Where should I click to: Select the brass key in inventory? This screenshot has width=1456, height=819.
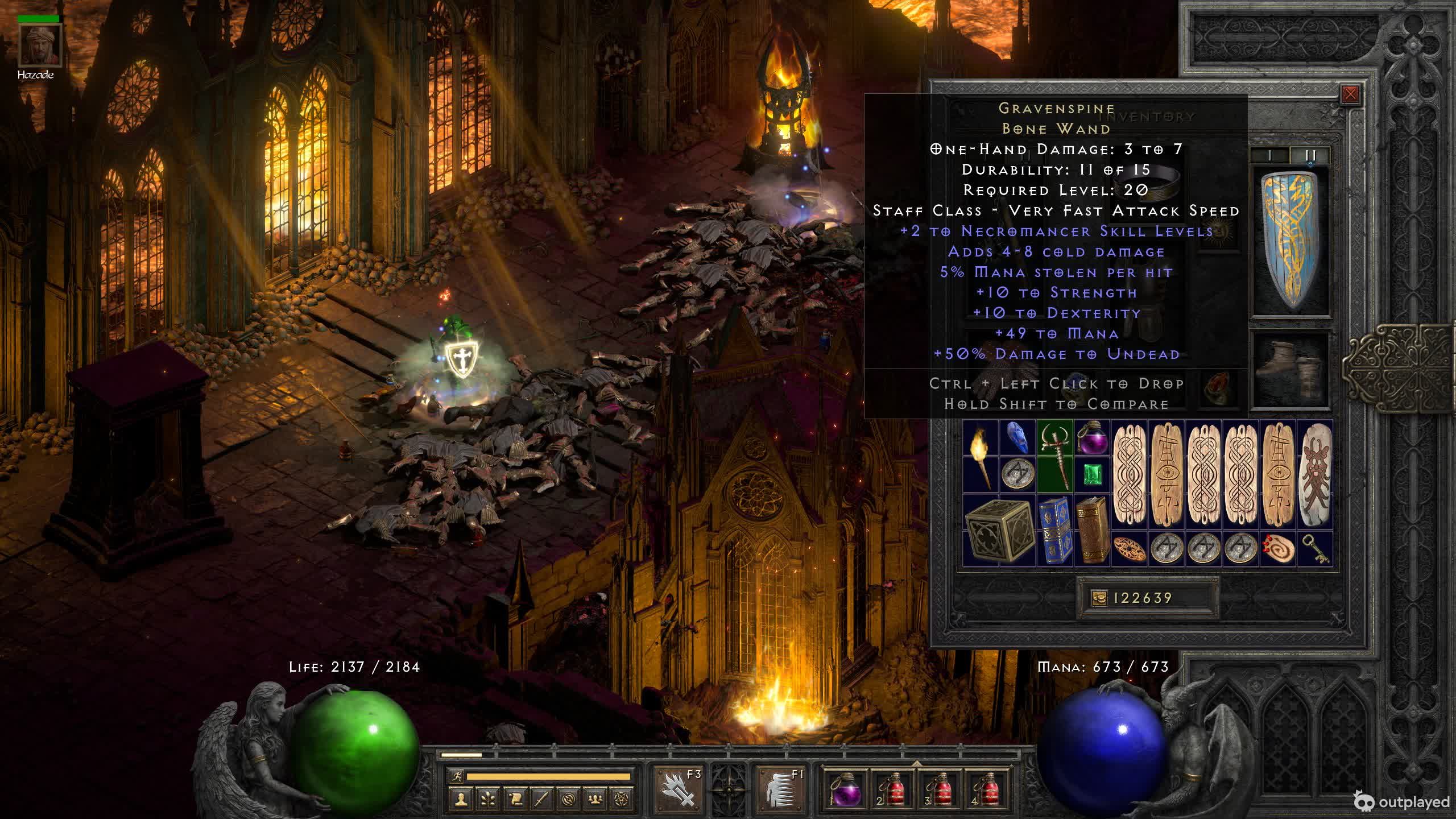click(x=1315, y=549)
